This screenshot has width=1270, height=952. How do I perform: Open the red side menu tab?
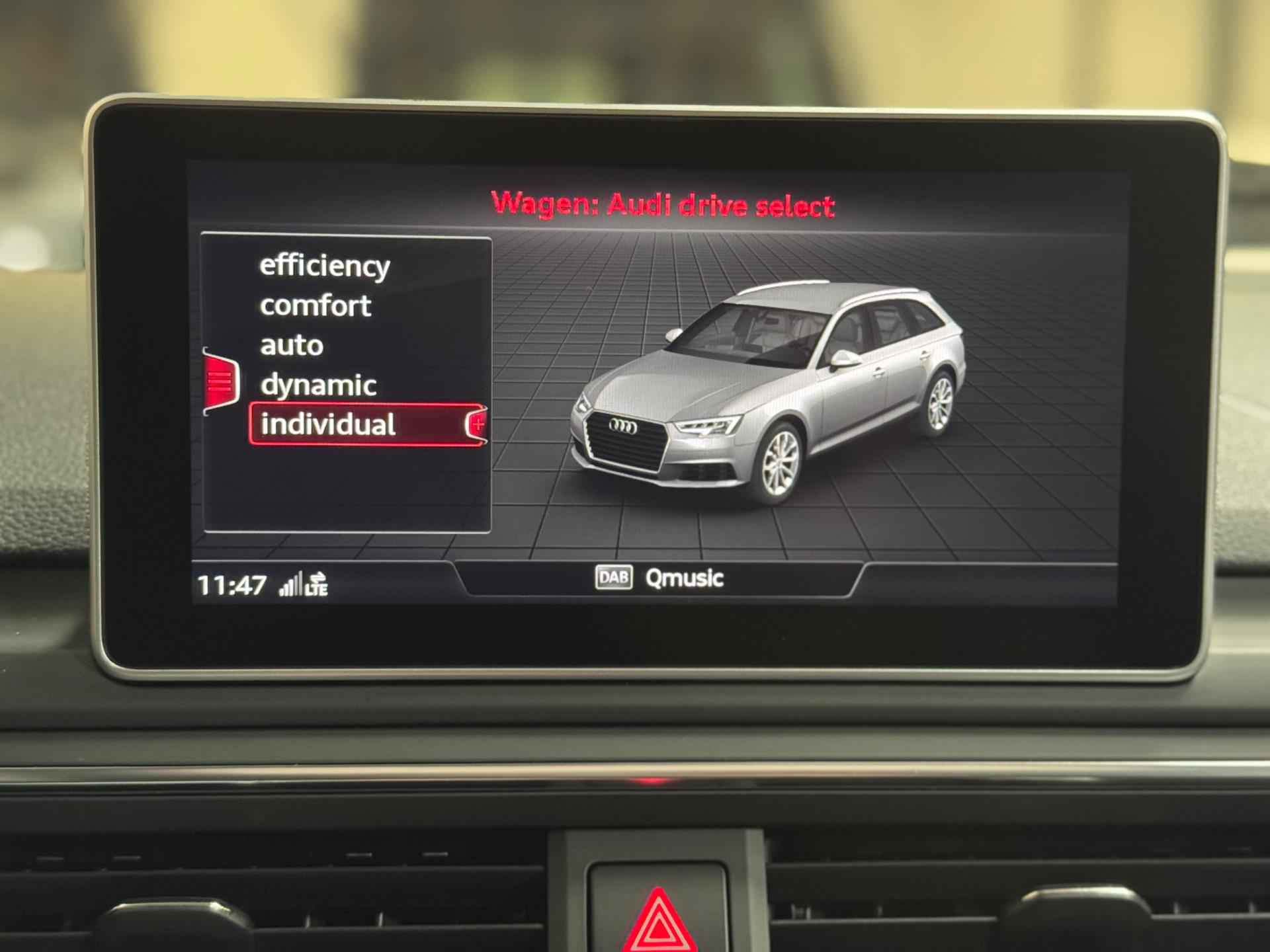220,381
